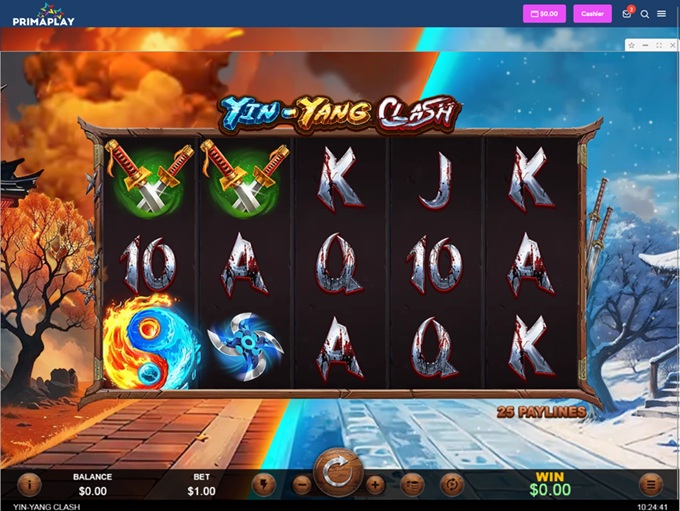Viewport: 680px width, 511px height.
Task: Favorite the game with the star icon
Action: [x=632, y=45]
